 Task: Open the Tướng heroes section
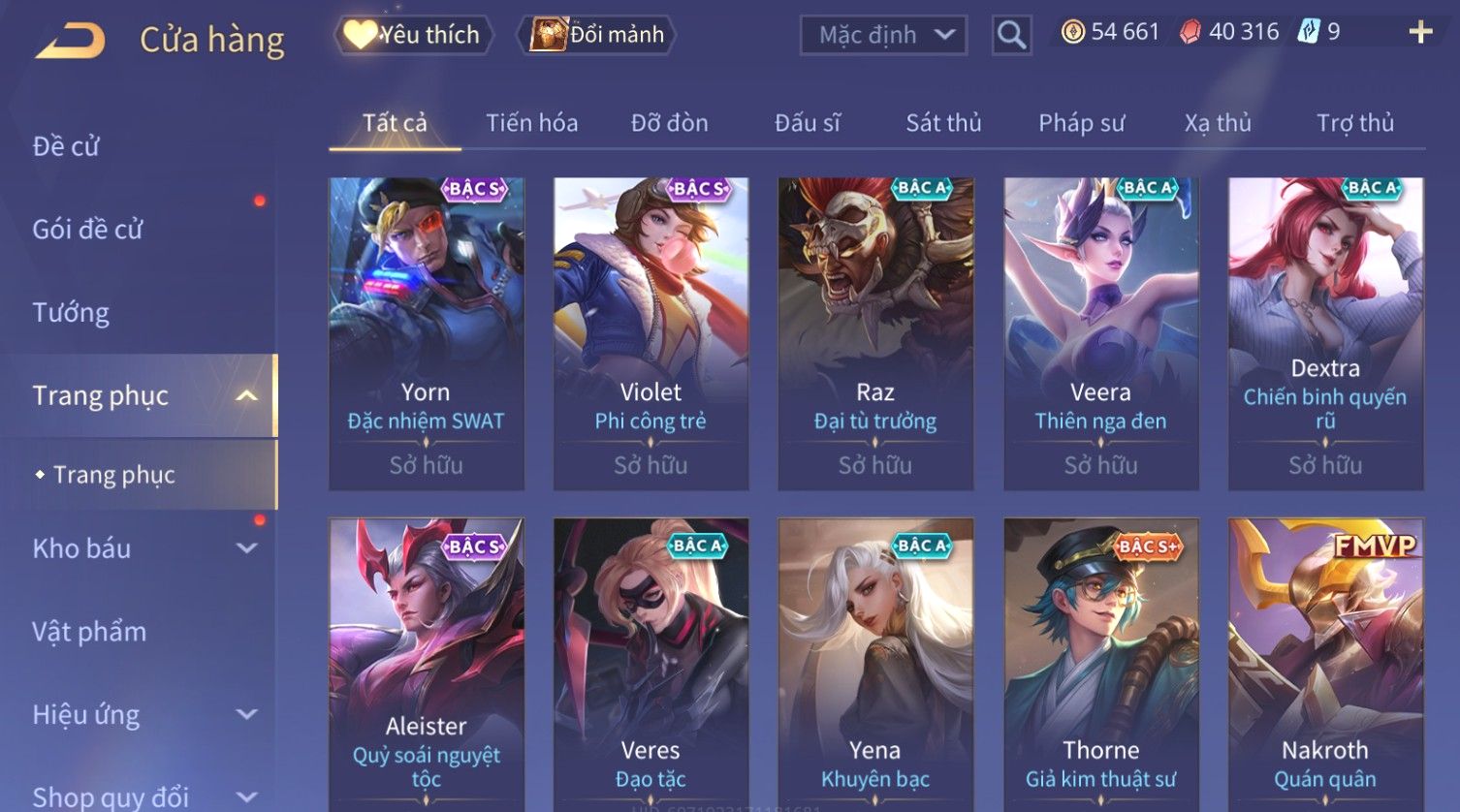pyautogui.click(x=71, y=313)
